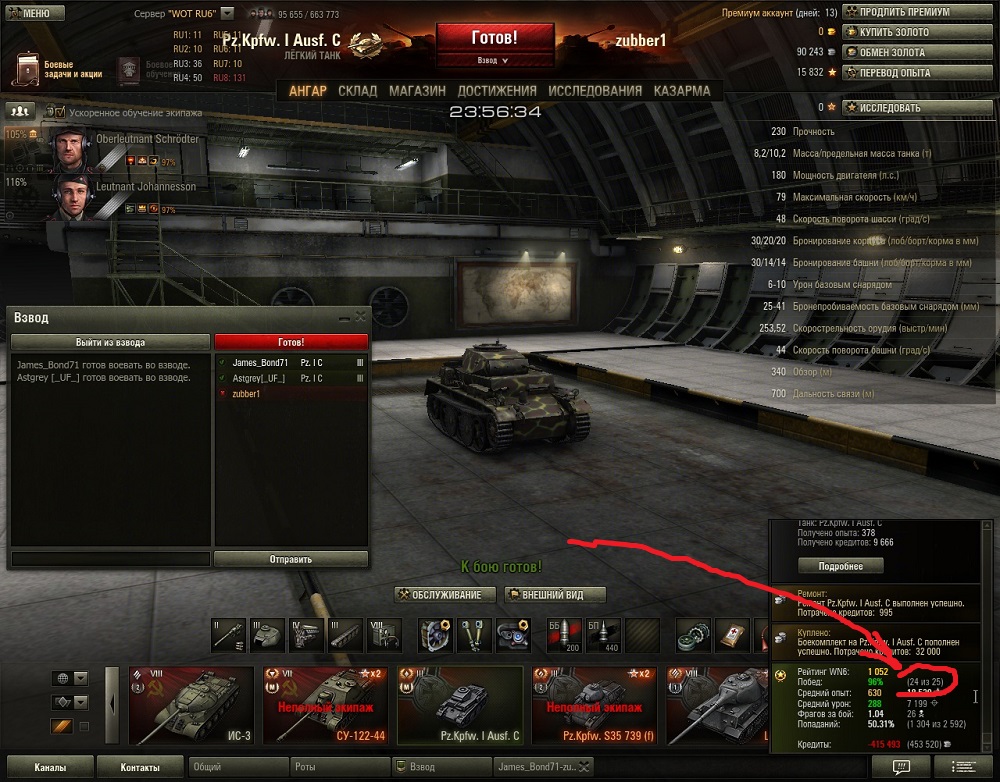Open the Обслуживание service button
This screenshot has width=1000, height=782.
[445, 595]
